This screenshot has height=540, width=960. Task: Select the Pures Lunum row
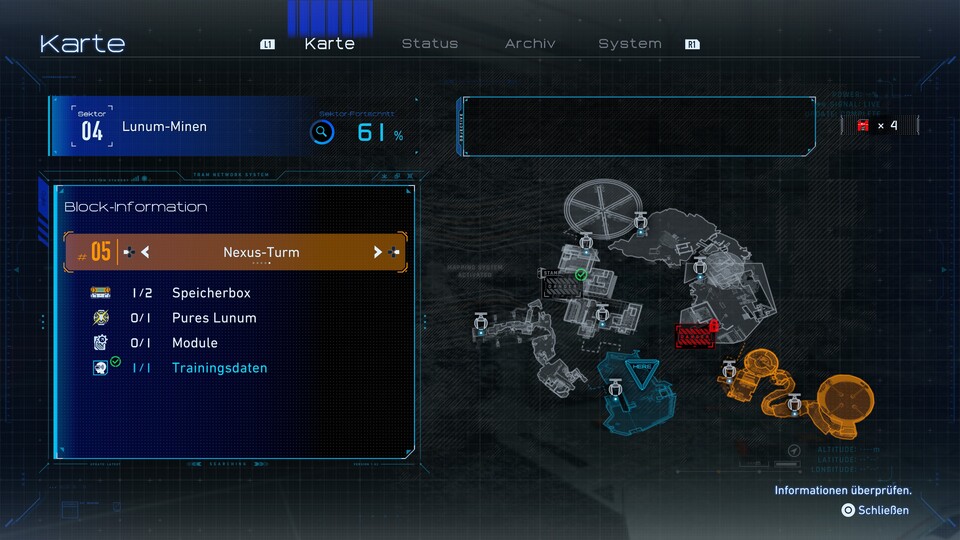[x=214, y=318]
